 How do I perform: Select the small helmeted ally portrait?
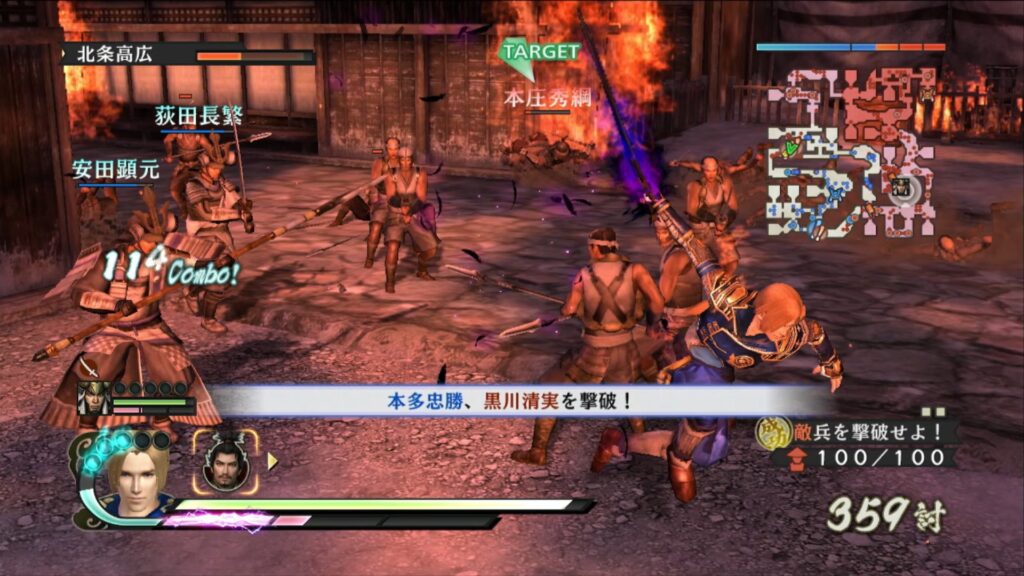point(92,398)
